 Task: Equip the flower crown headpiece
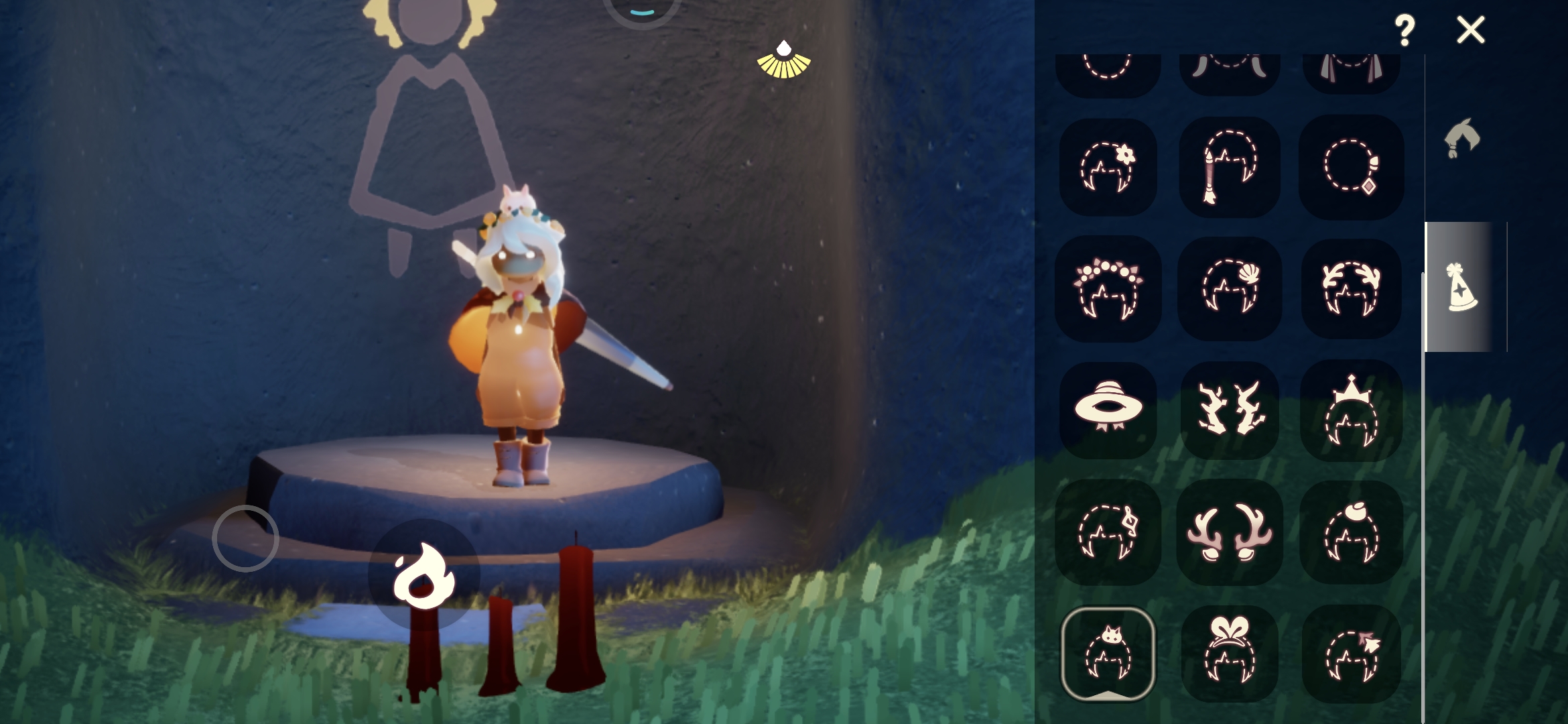[x=1108, y=288]
